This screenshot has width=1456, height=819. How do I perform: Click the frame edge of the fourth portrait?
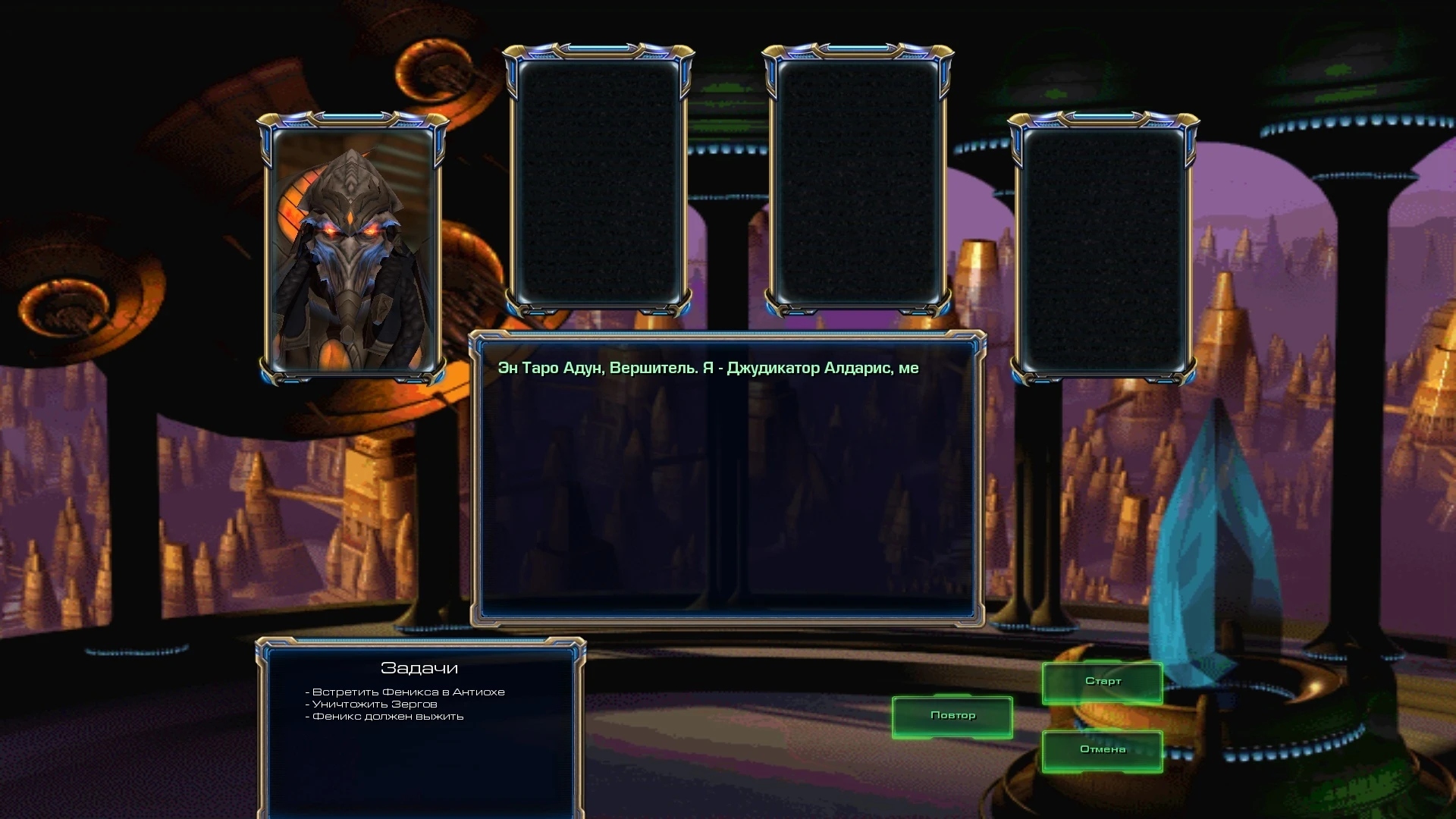pyautogui.click(x=1016, y=250)
